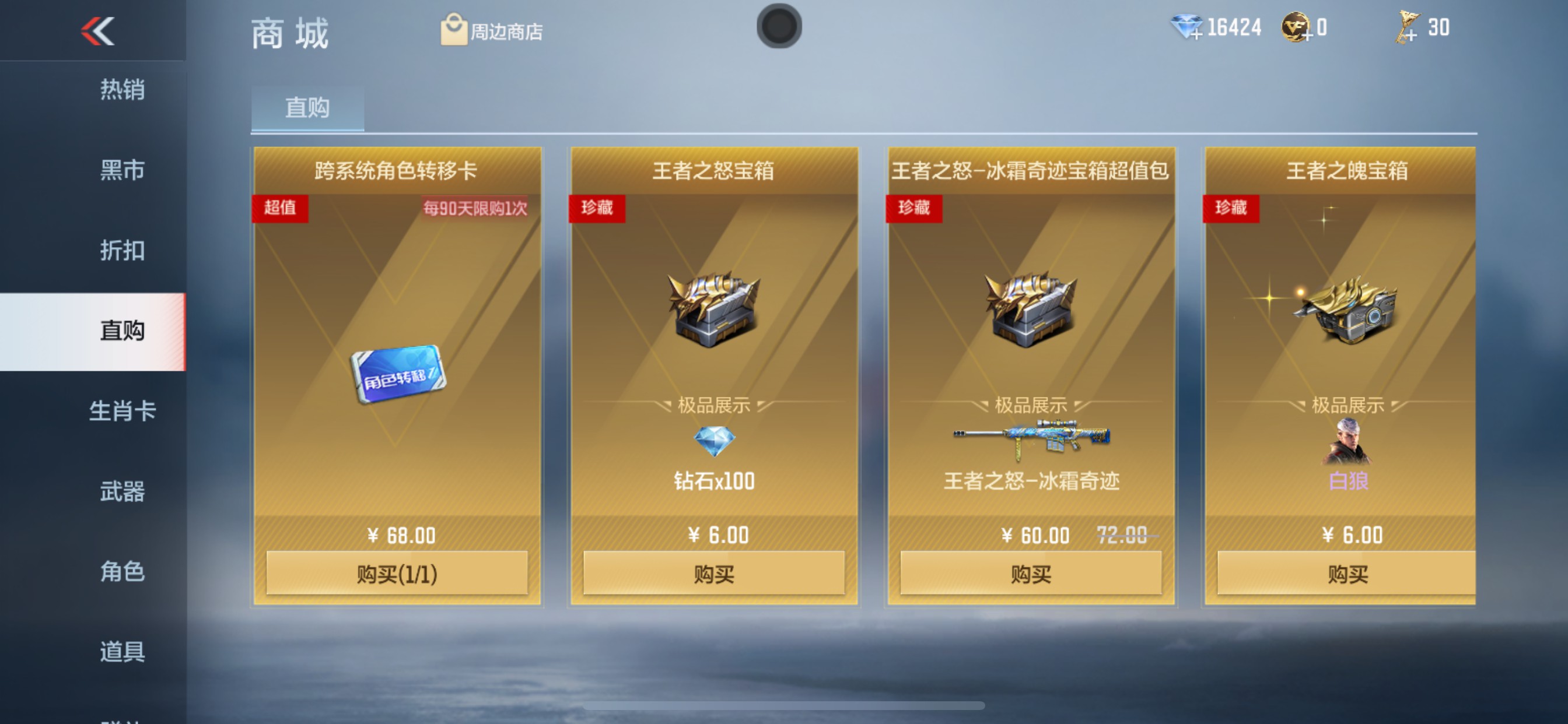Buy the 跨系统角色转移卡 with 购买(1/1)
Screen dimensions: 1568x724
(396, 574)
